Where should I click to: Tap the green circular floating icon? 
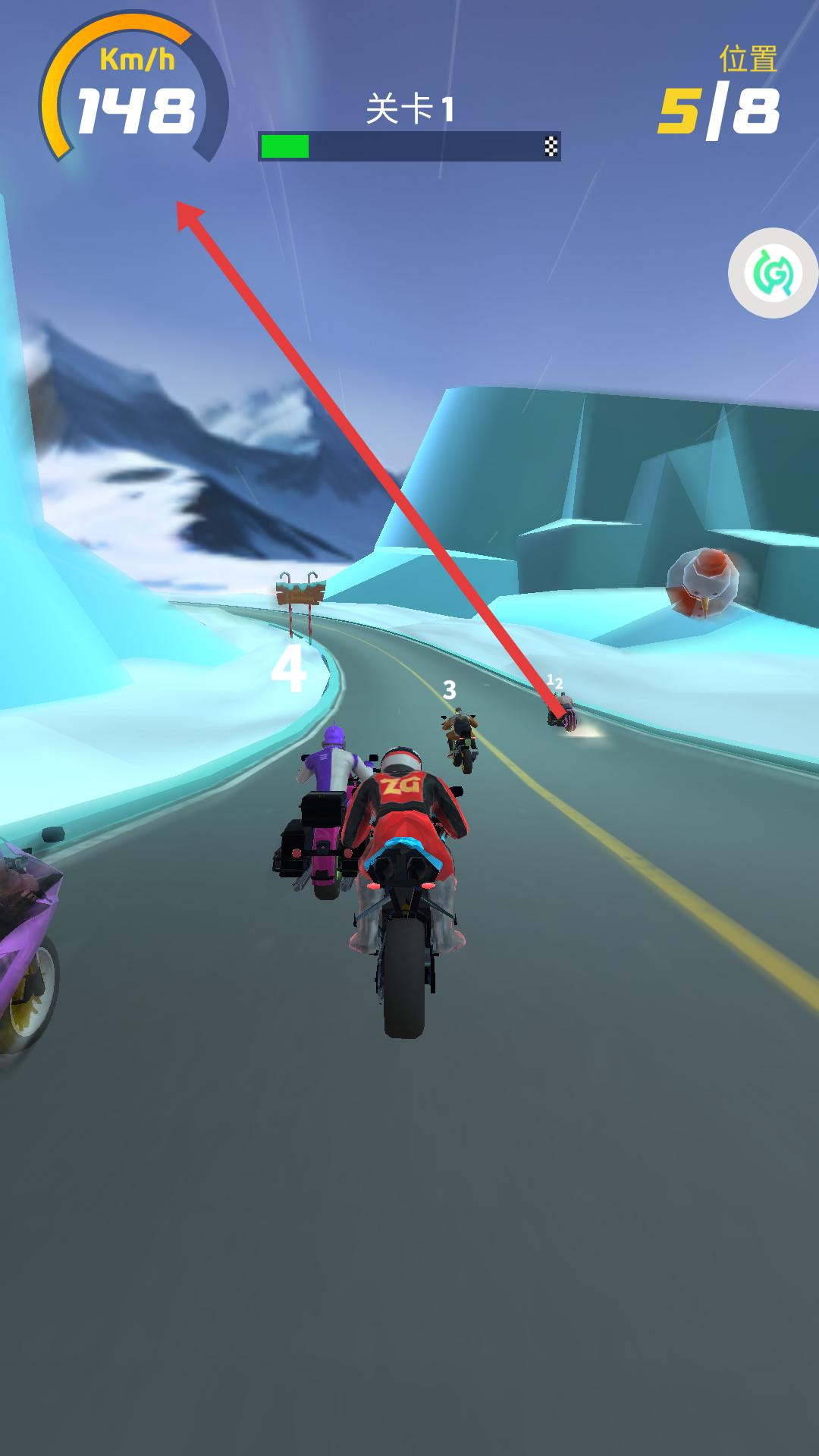coord(773,273)
